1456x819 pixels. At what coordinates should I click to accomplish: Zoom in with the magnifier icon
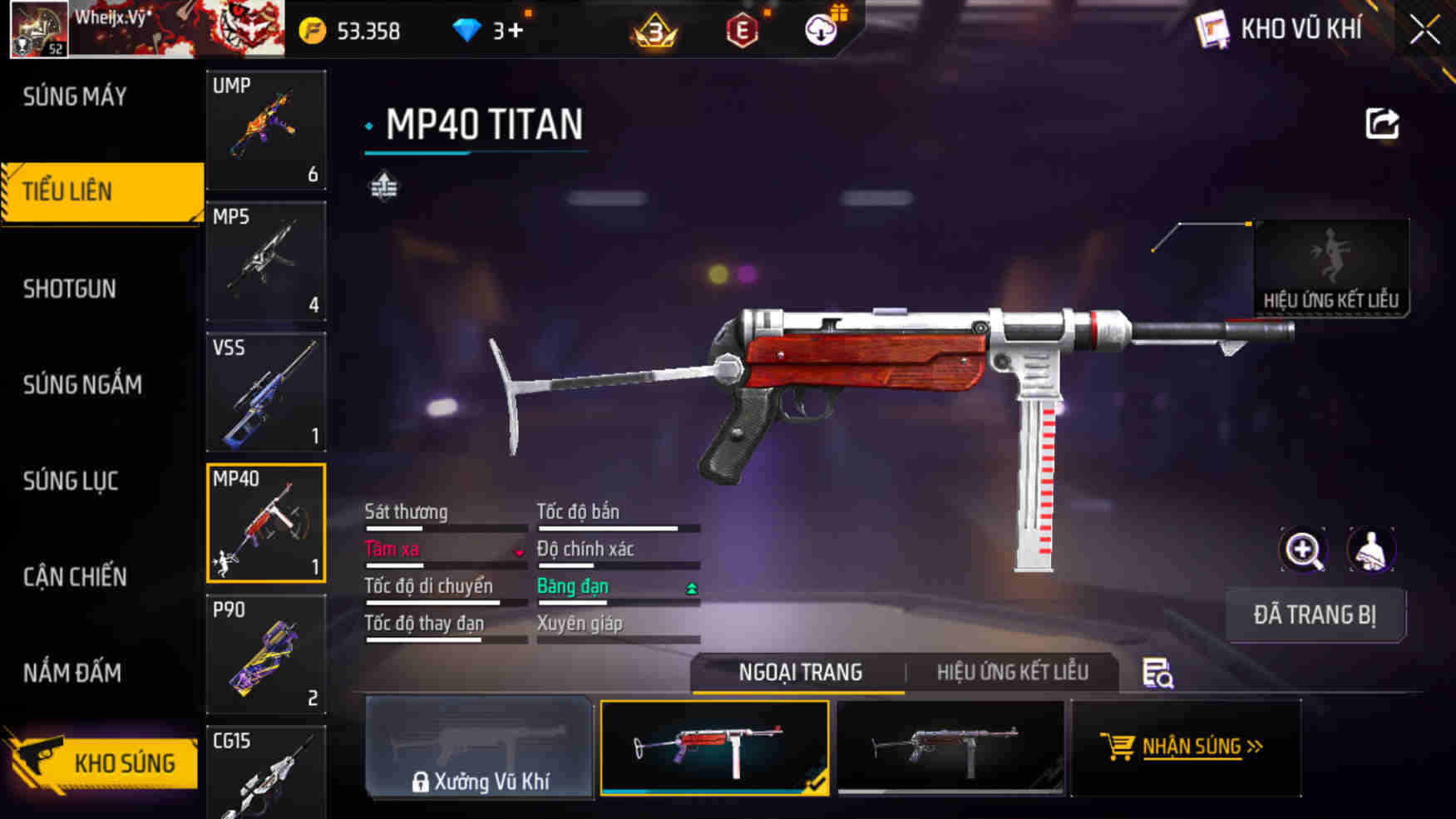[1303, 550]
